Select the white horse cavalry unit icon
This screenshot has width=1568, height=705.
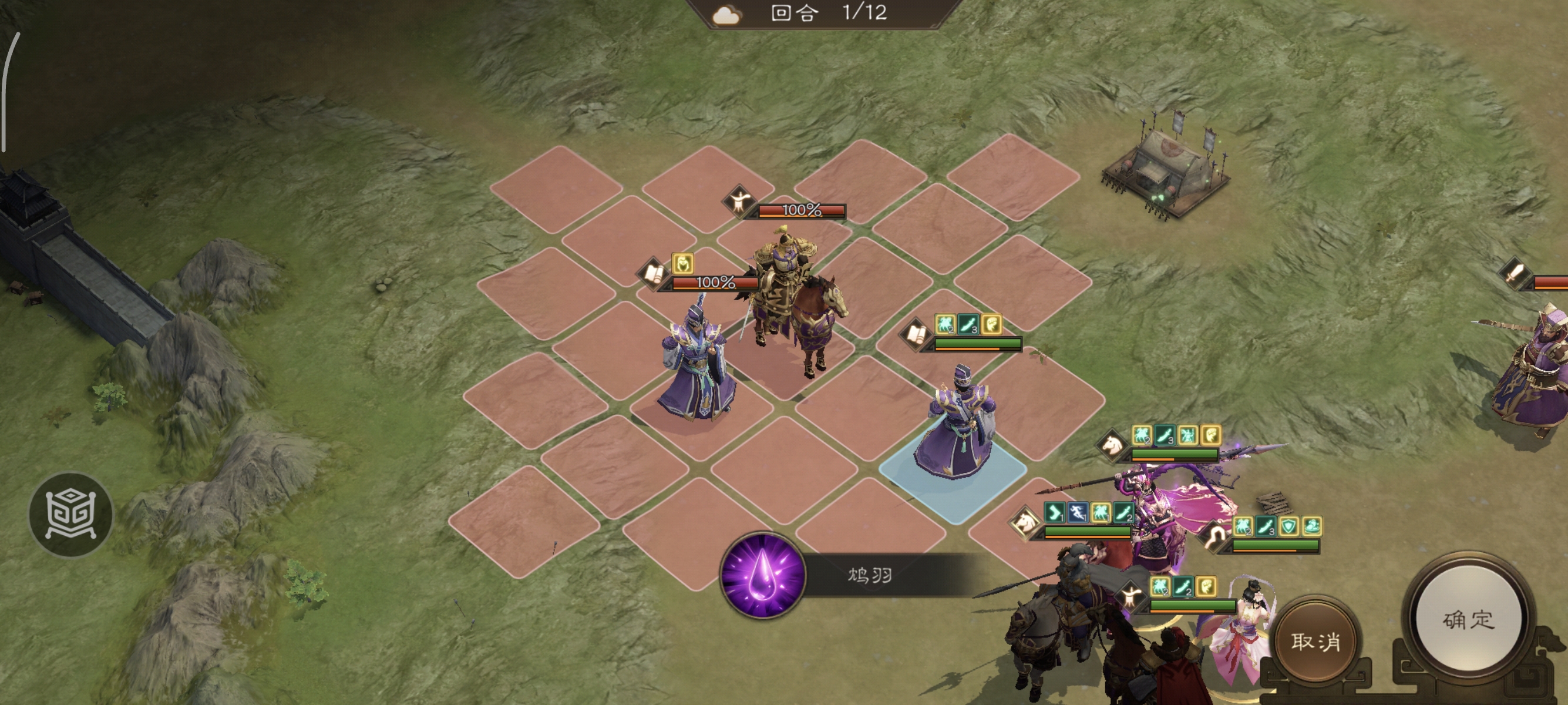pos(1112,445)
